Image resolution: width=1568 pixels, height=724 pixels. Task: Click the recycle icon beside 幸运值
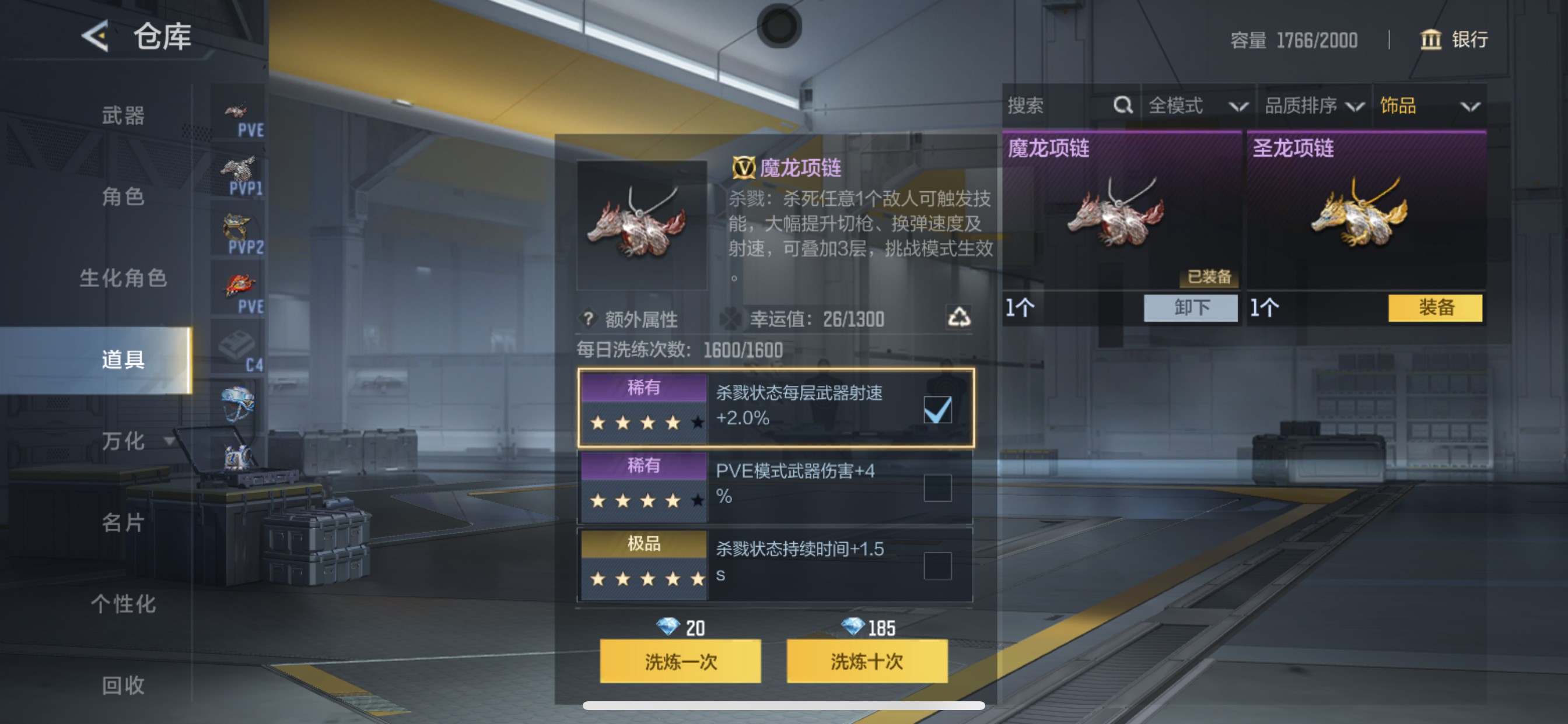pyautogui.click(x=960, y=318)
